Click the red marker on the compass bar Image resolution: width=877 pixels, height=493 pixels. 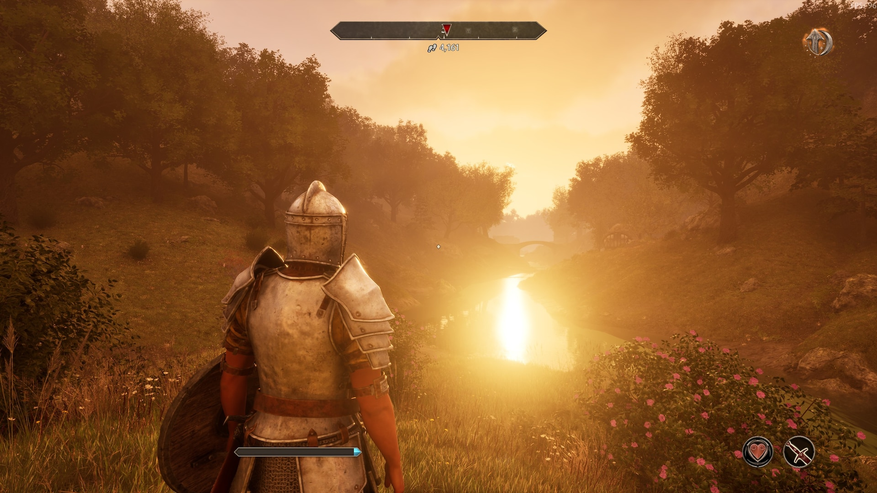coord(446,30)
